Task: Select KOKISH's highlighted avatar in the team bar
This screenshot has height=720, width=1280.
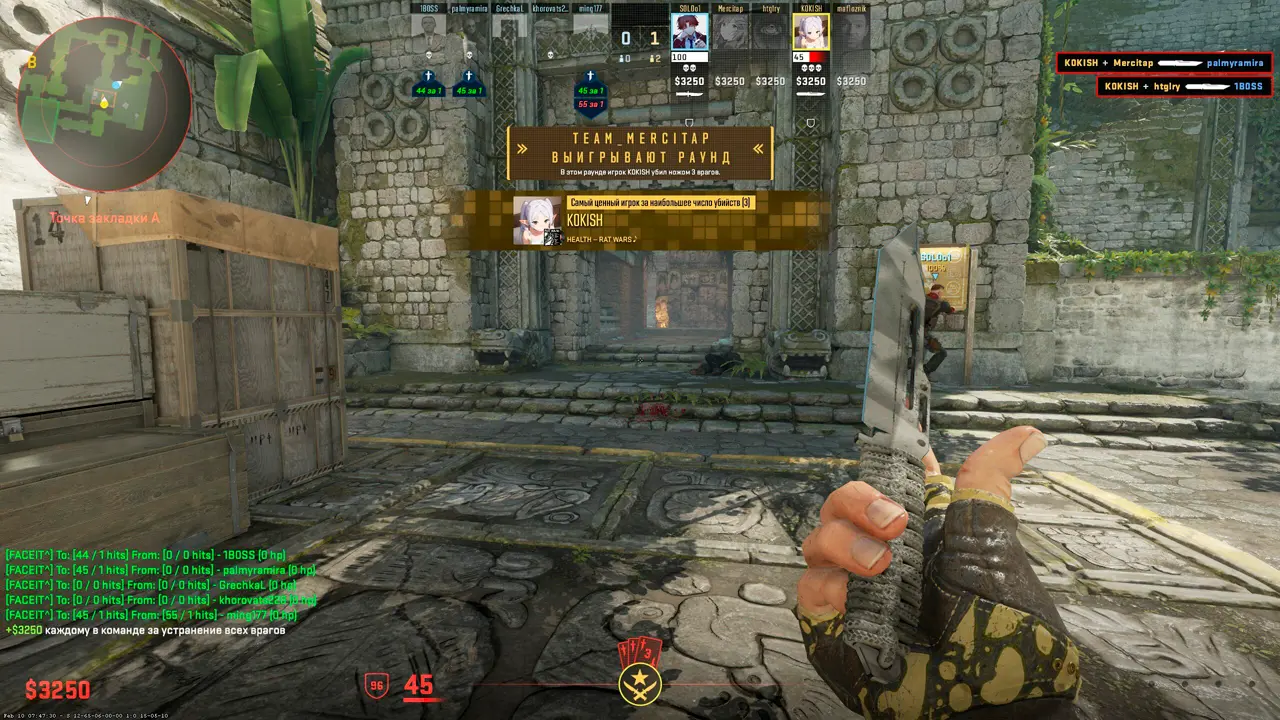Action: pyautogui.click(x=810, y=32)
